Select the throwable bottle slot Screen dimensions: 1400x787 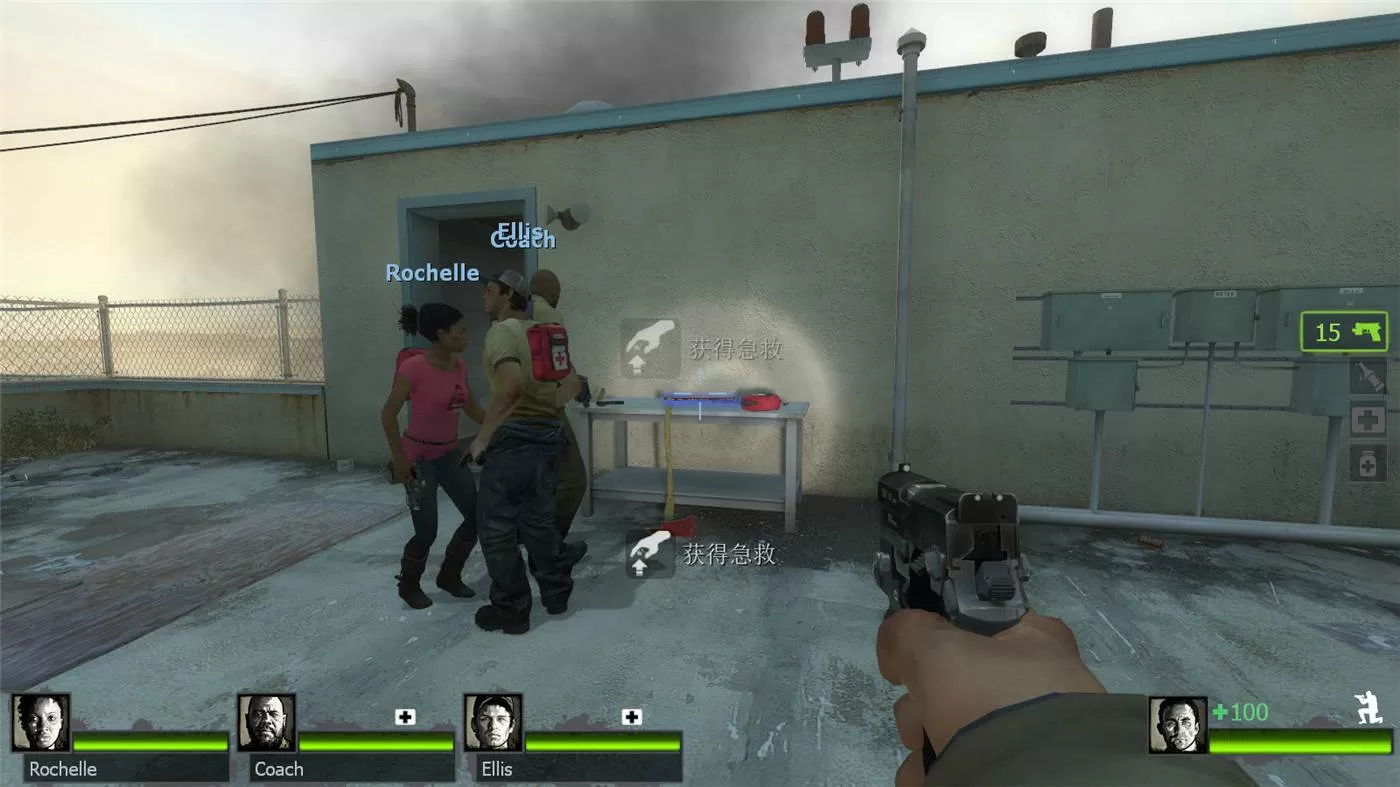click(1368, 377)
